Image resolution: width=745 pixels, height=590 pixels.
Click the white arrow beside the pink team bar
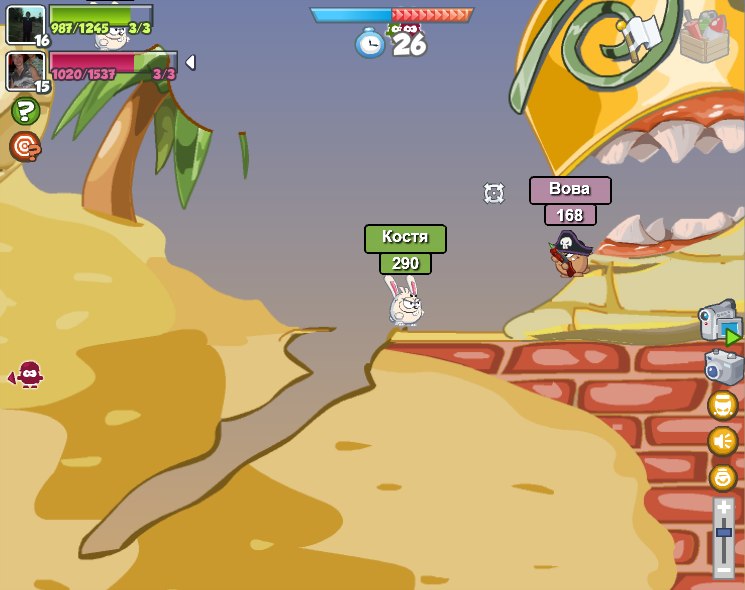[x=190, y=63]
